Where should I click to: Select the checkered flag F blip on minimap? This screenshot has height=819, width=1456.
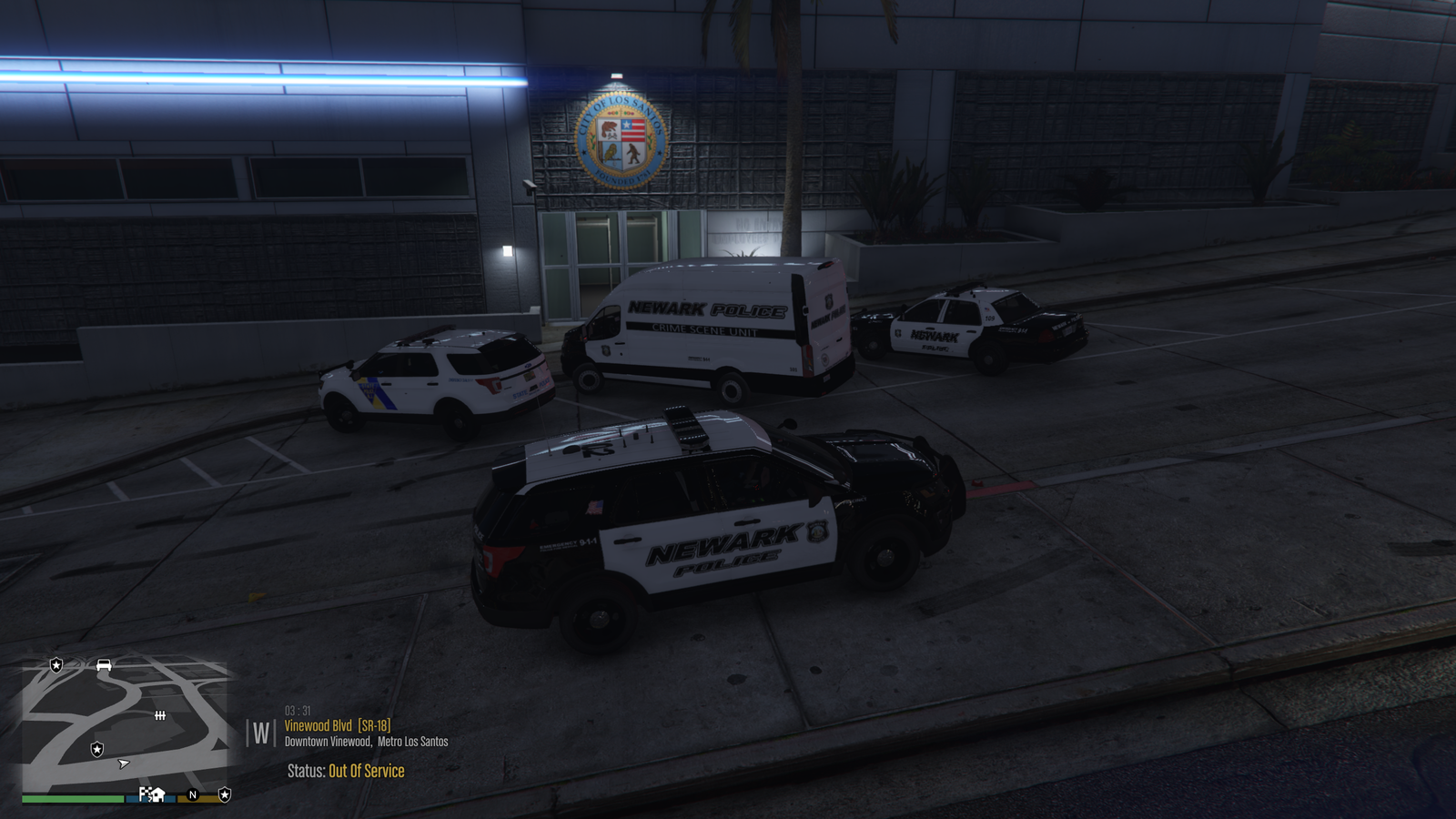144,794
